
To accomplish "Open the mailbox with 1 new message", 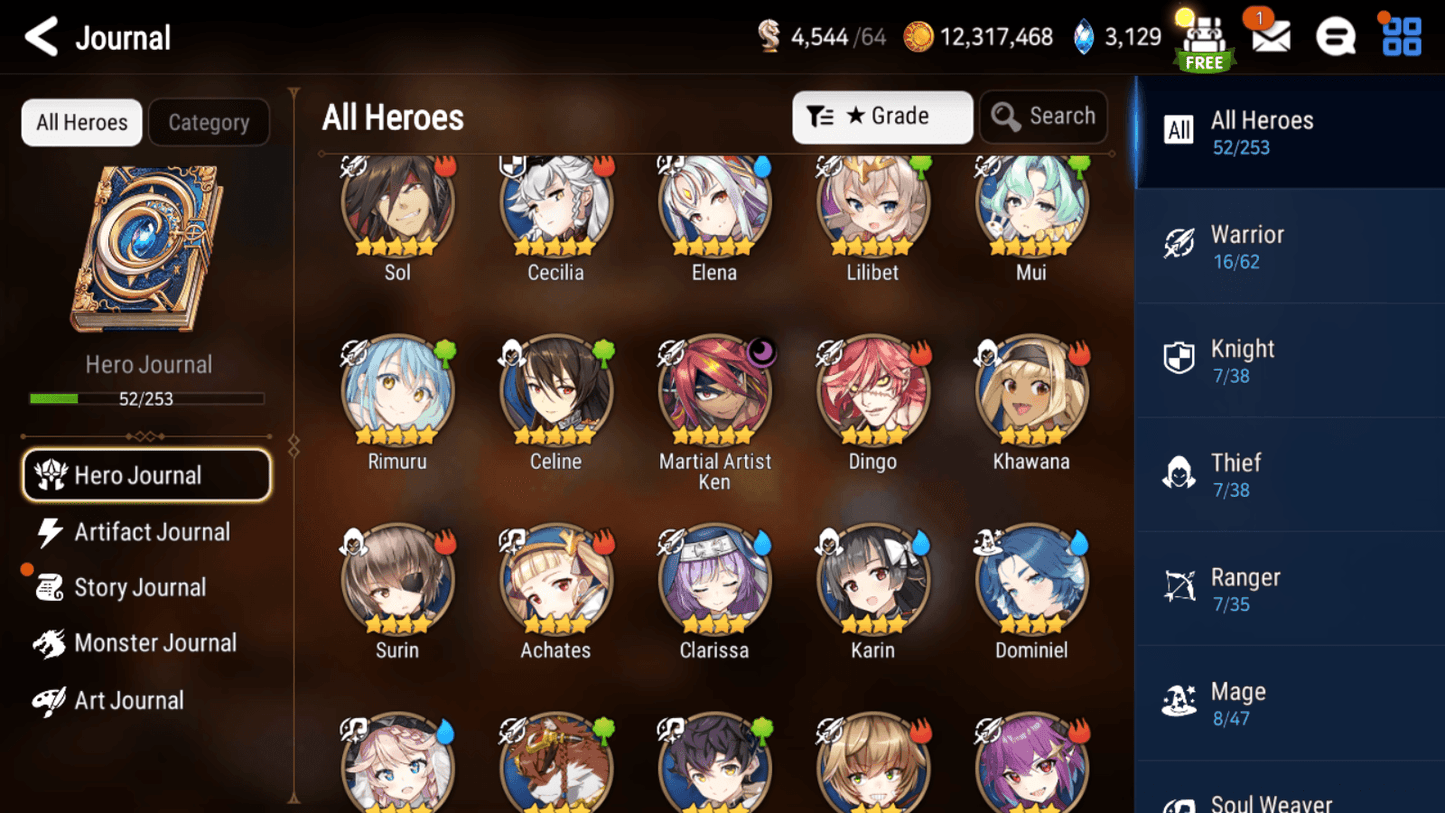I will [1269, 38].
